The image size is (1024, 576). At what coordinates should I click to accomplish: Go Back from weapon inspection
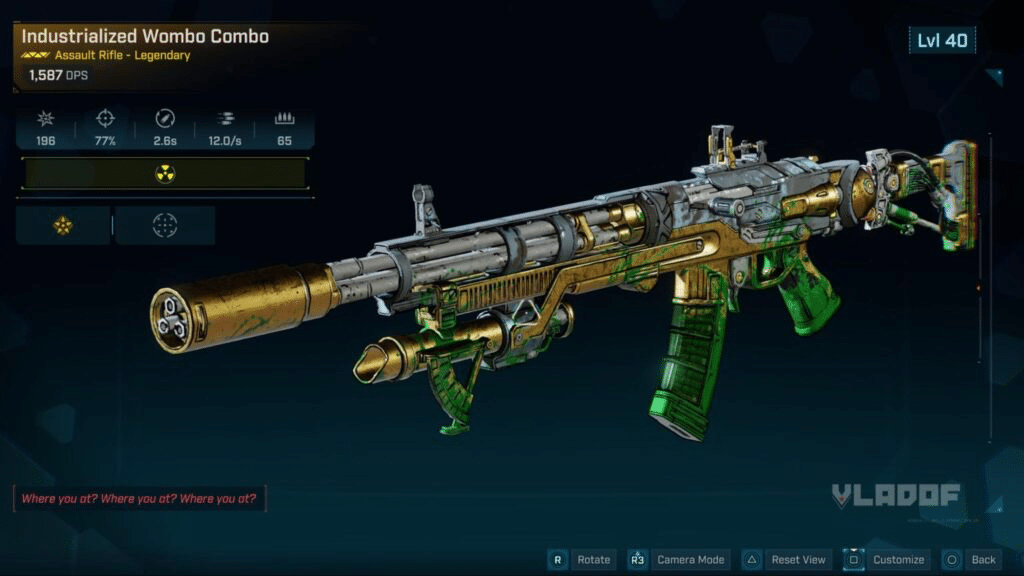click(x=971, y=559)
